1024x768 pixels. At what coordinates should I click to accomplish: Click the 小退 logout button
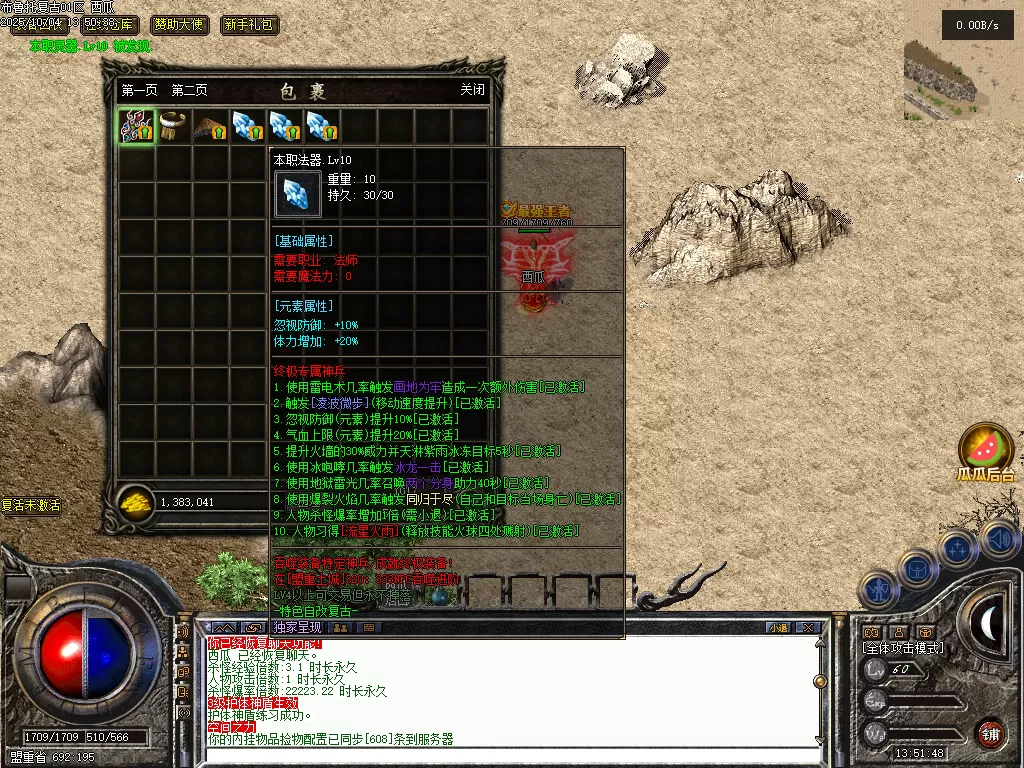pos(778,628)
